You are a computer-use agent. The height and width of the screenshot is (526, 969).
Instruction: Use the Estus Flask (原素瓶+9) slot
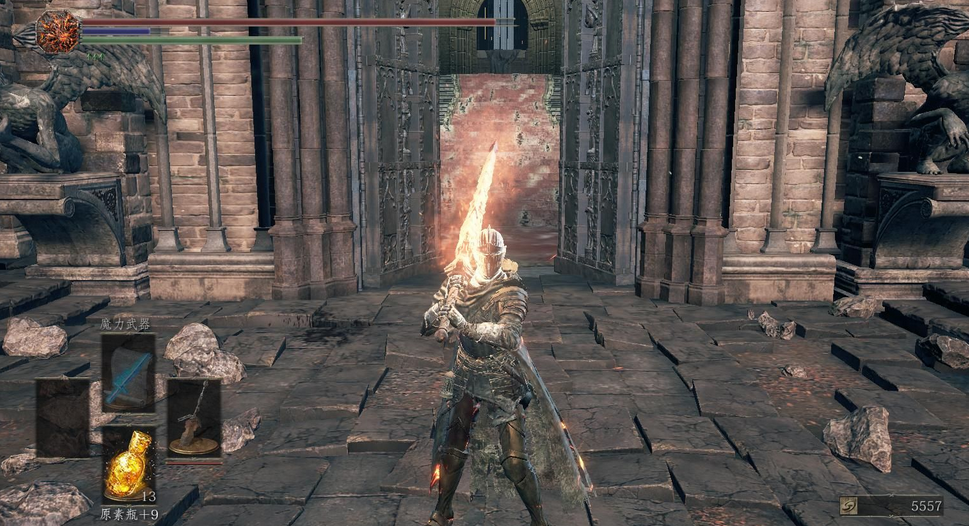(128, 463)
